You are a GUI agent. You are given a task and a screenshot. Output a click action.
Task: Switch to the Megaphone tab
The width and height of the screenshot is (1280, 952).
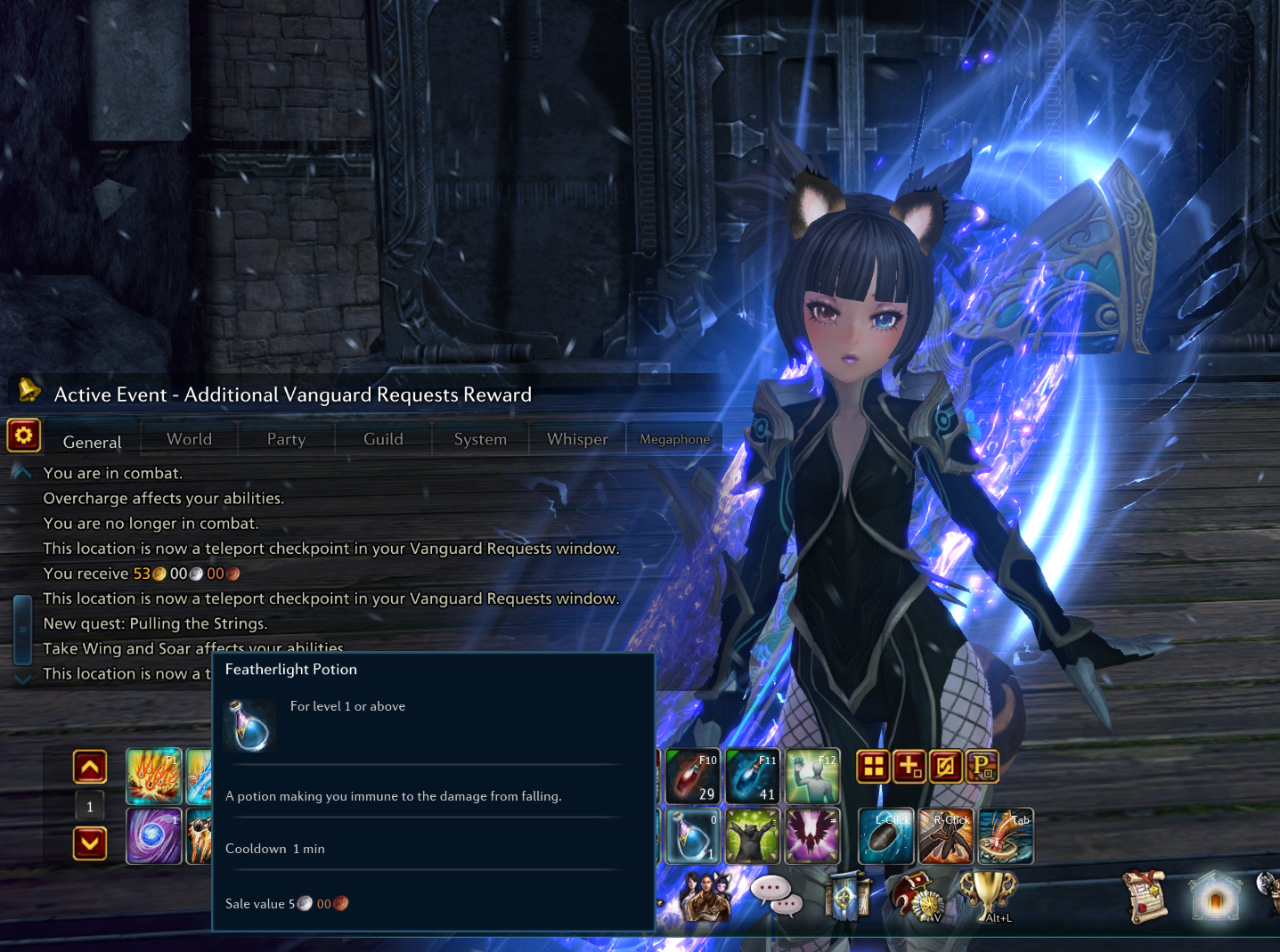(674, 439)
